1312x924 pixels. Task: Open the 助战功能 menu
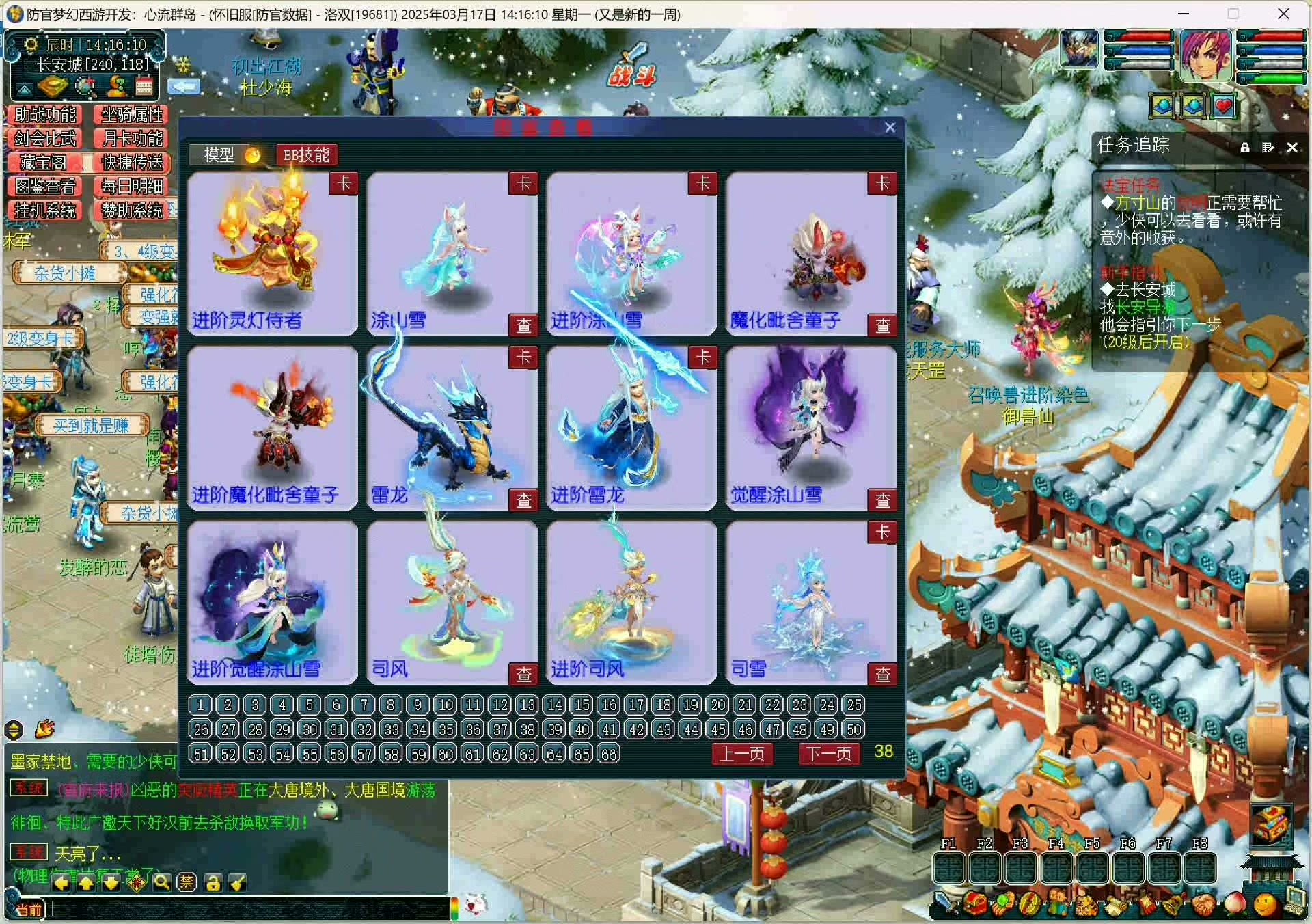pos(44,115)
